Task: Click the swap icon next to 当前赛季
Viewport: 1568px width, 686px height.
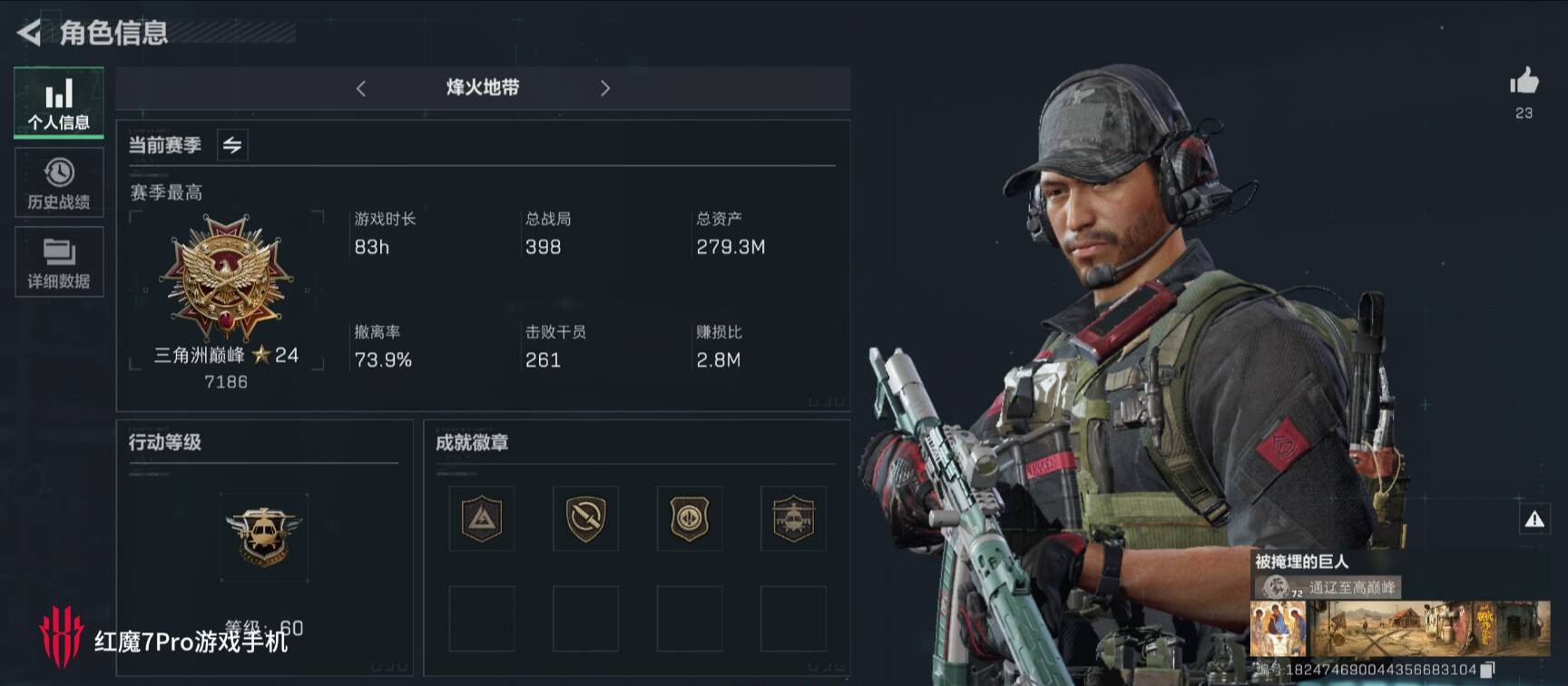Action: tap(231, 144)
